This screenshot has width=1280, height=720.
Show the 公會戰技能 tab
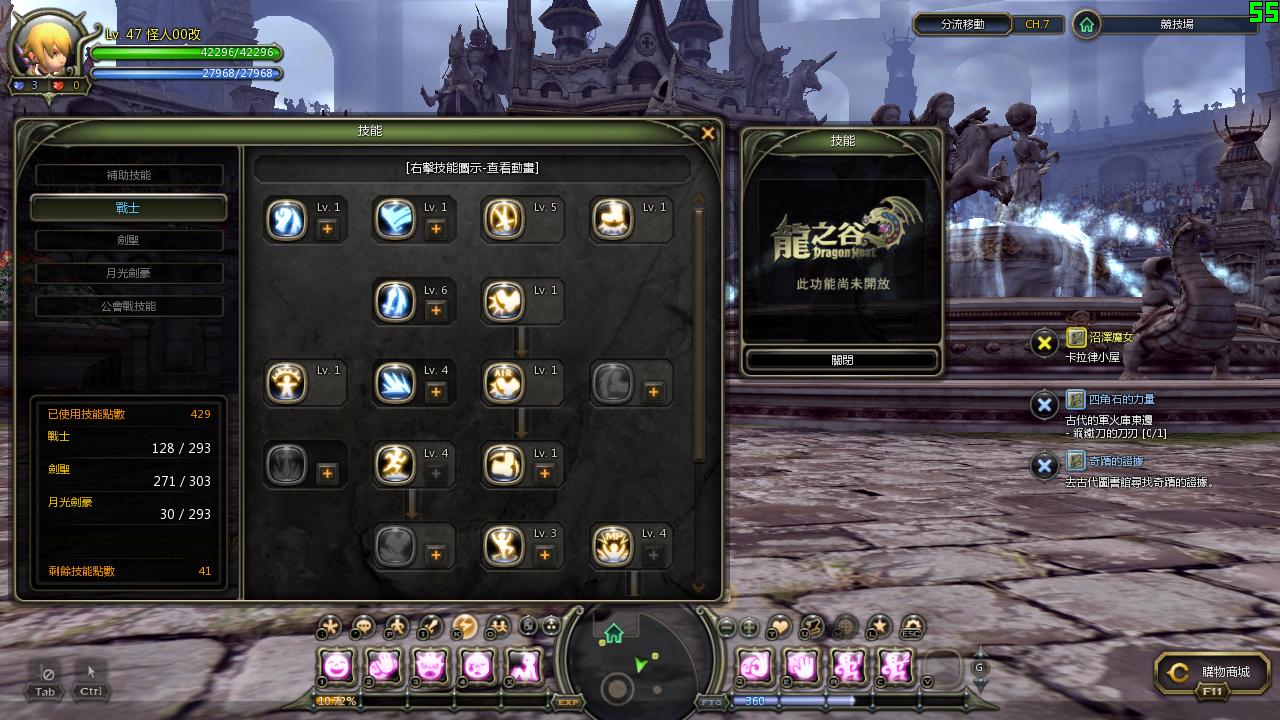129,306
